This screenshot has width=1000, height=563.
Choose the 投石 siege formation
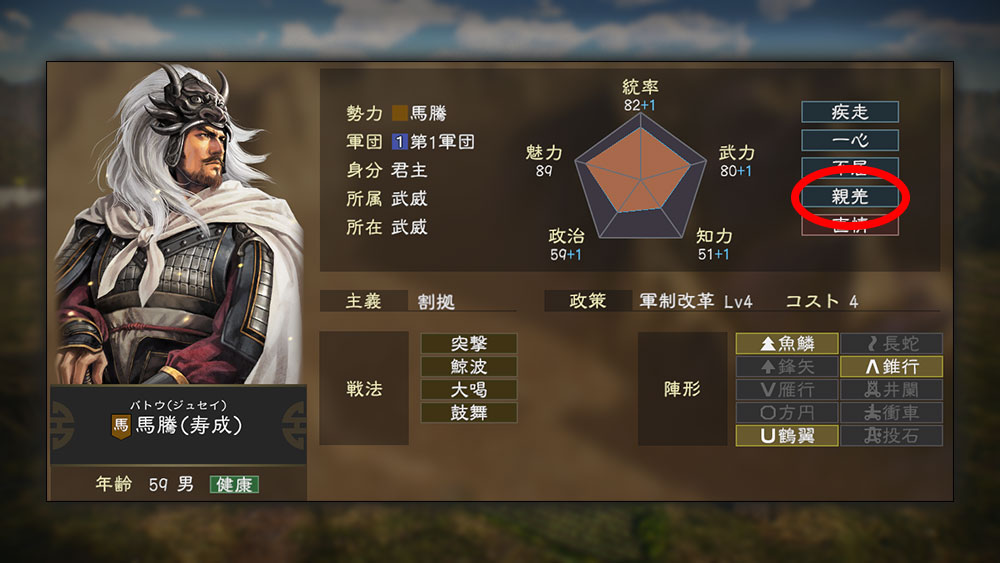point(891,436)
